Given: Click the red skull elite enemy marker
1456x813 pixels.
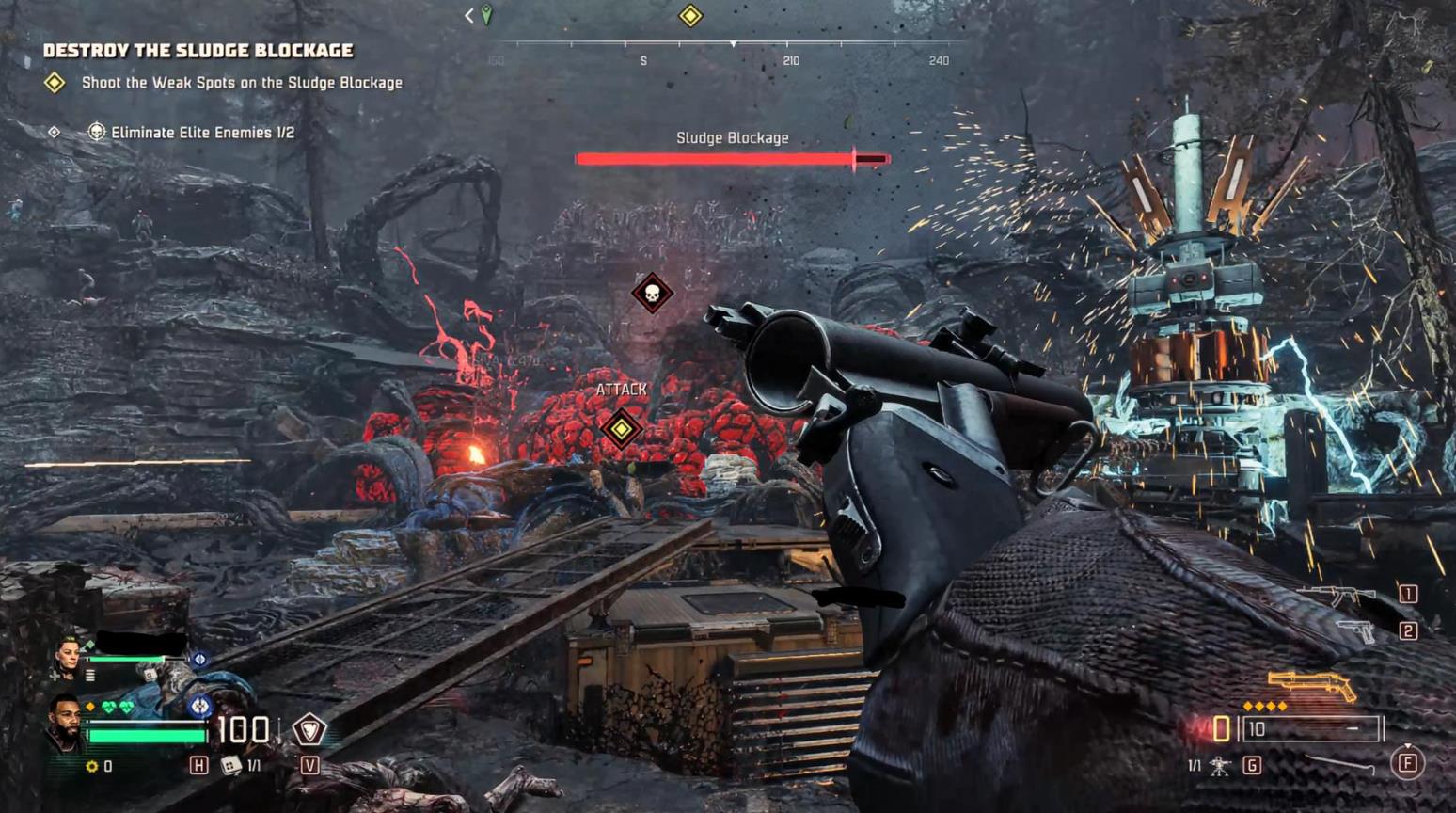Looking at the screenshot, I should point(652,294).
